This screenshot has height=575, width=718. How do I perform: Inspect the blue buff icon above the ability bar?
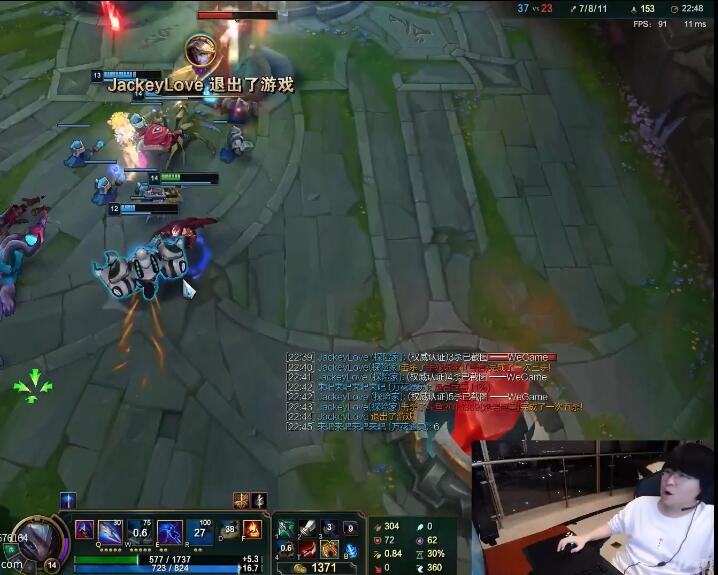(68, 500)
